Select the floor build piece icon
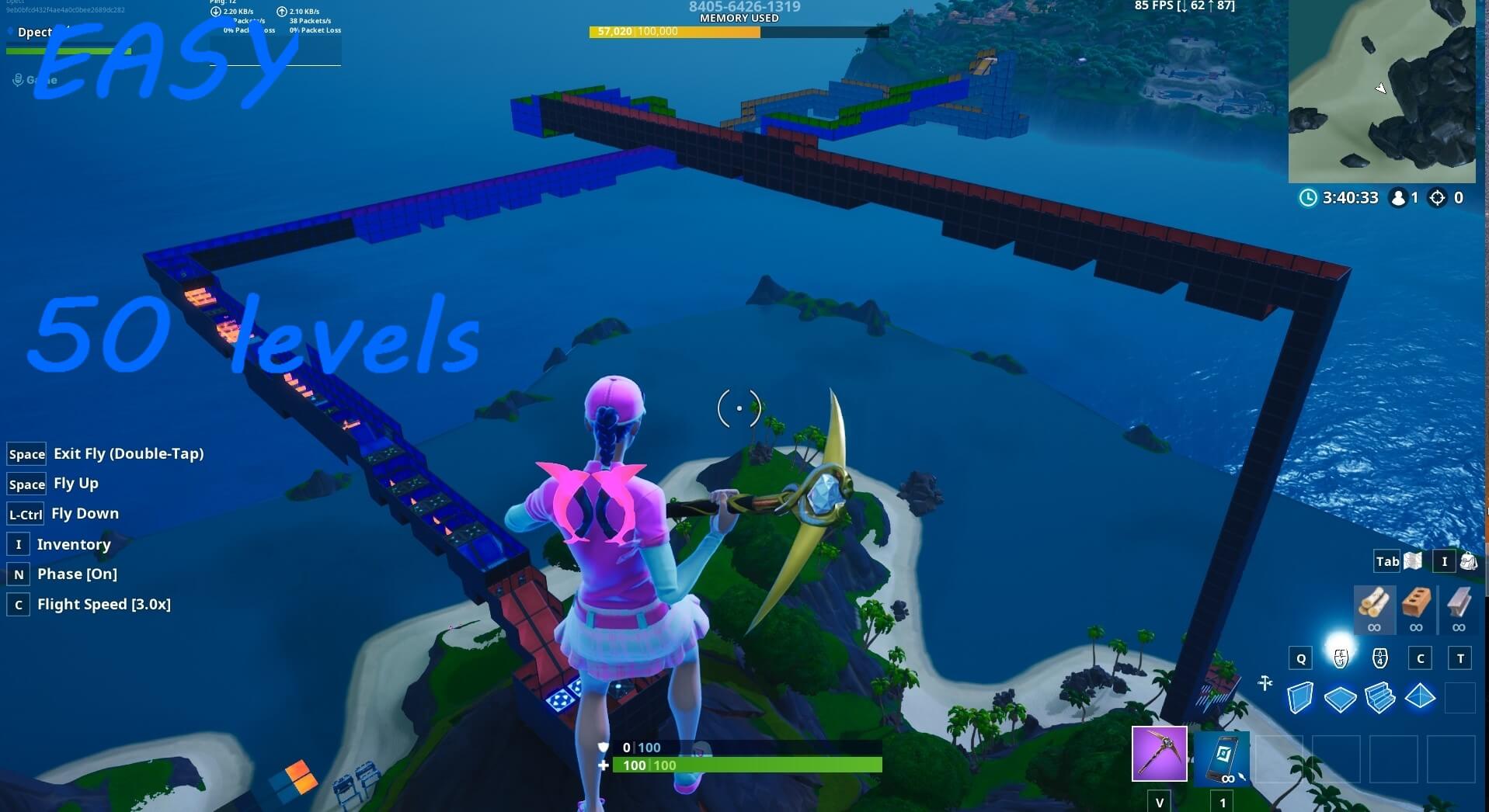Screen dimensions: 1489x812 1340,698
